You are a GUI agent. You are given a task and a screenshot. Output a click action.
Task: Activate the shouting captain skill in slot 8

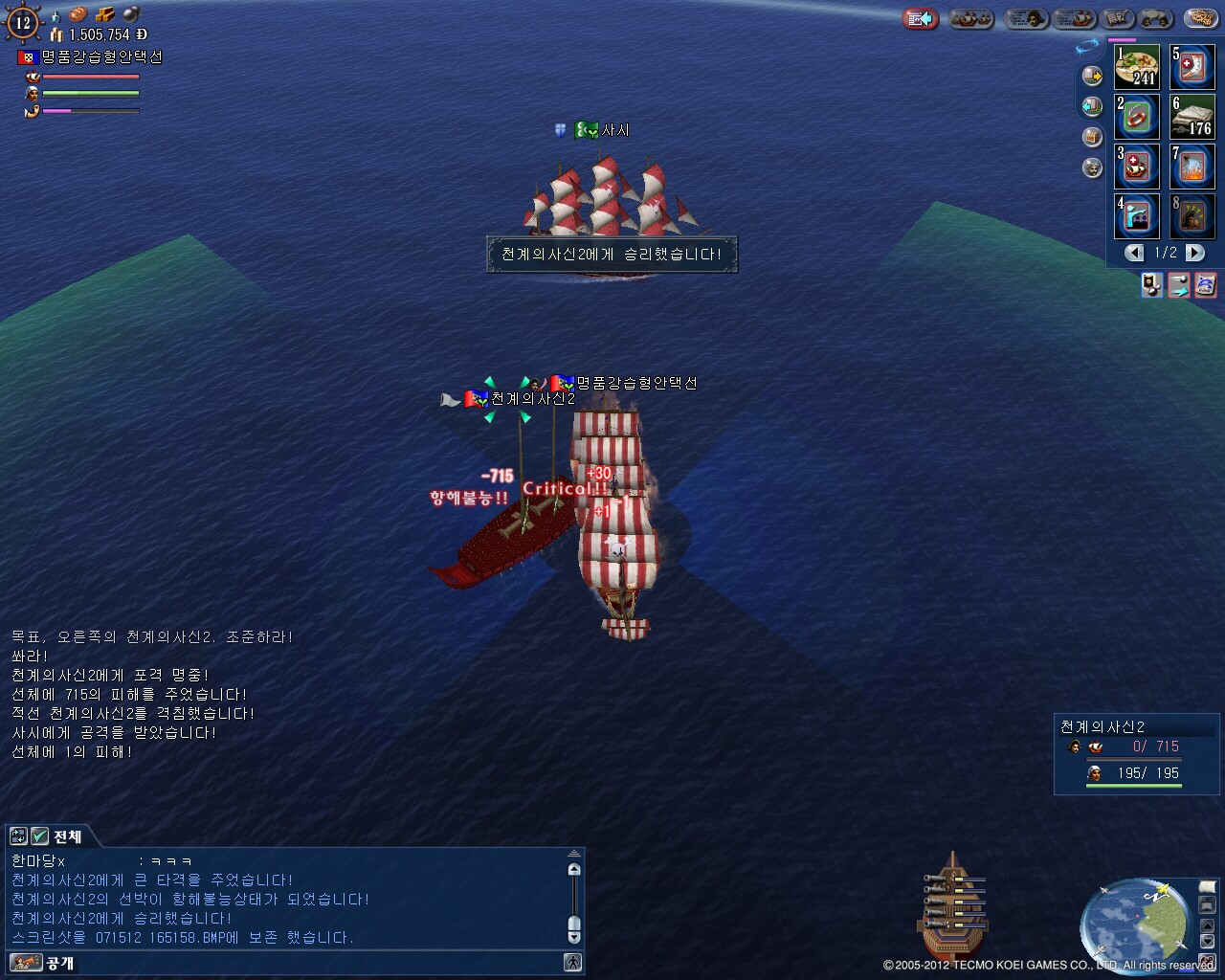[1192, 216]
